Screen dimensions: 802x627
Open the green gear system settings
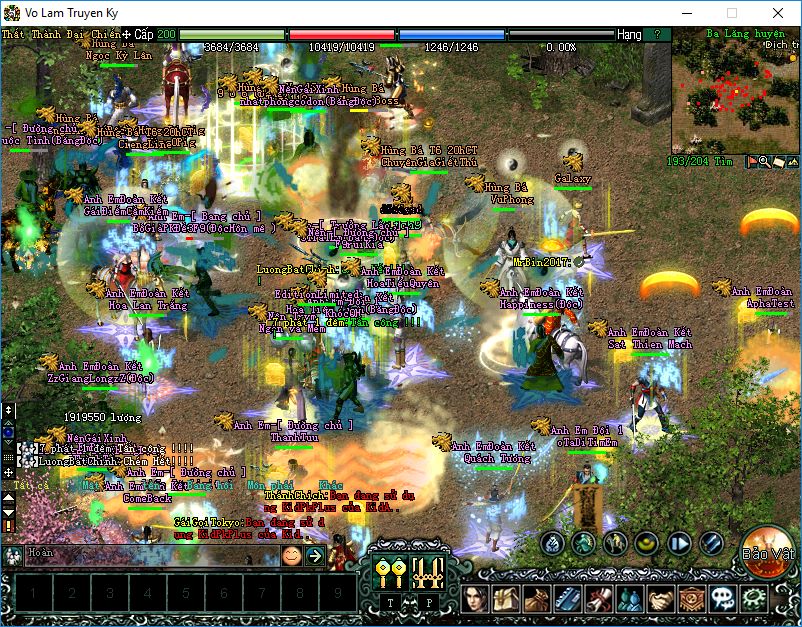point(753,599)
